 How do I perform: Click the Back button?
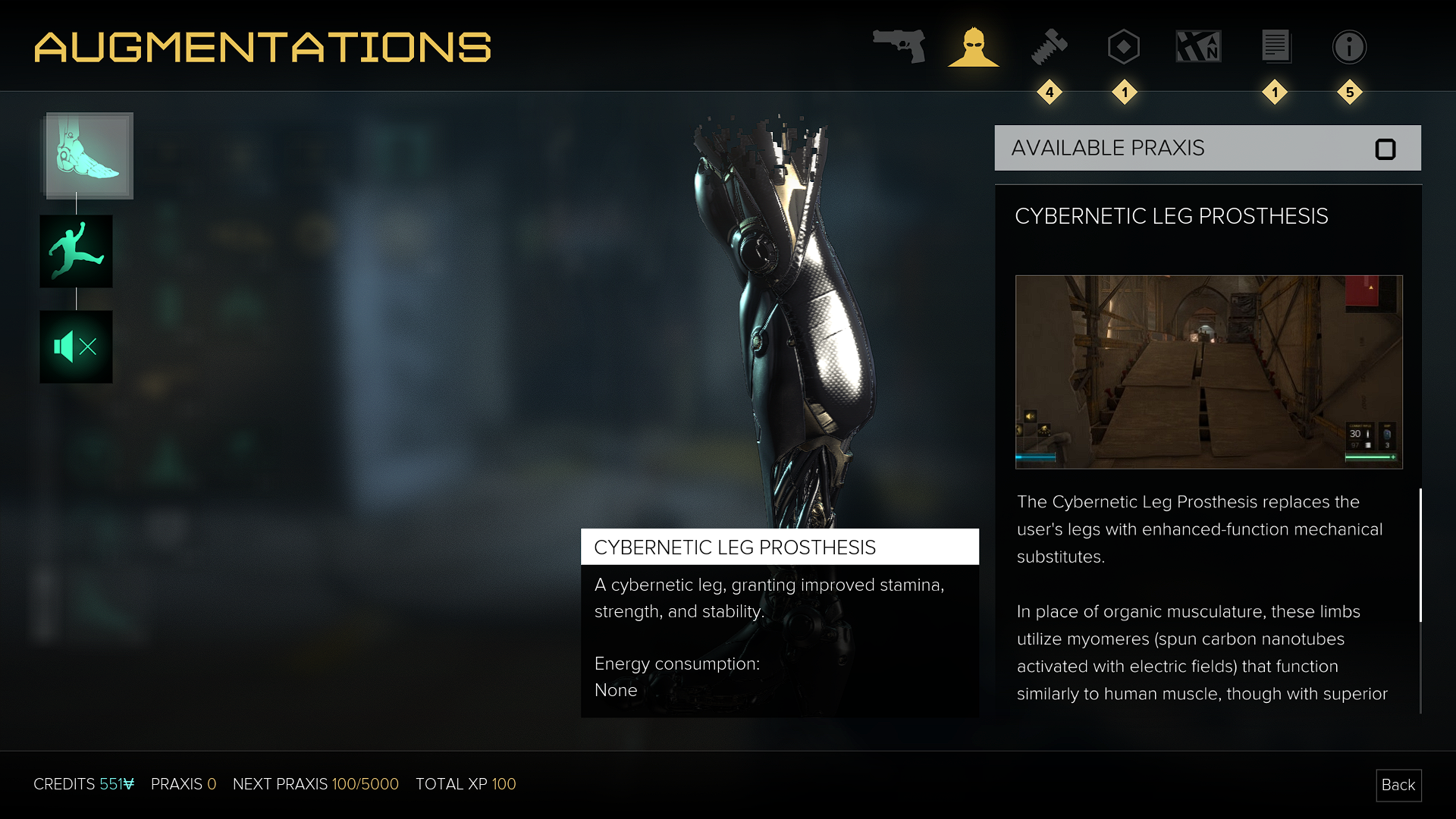(1398, 785)
